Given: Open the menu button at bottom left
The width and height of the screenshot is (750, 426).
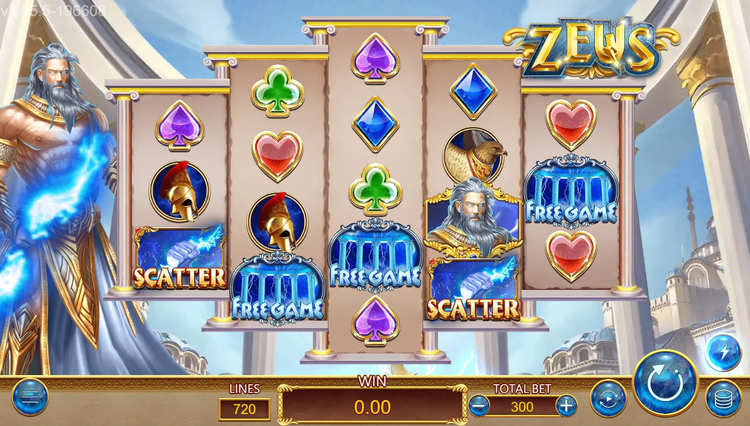Looking at the screenshot, I should (29, 397).
